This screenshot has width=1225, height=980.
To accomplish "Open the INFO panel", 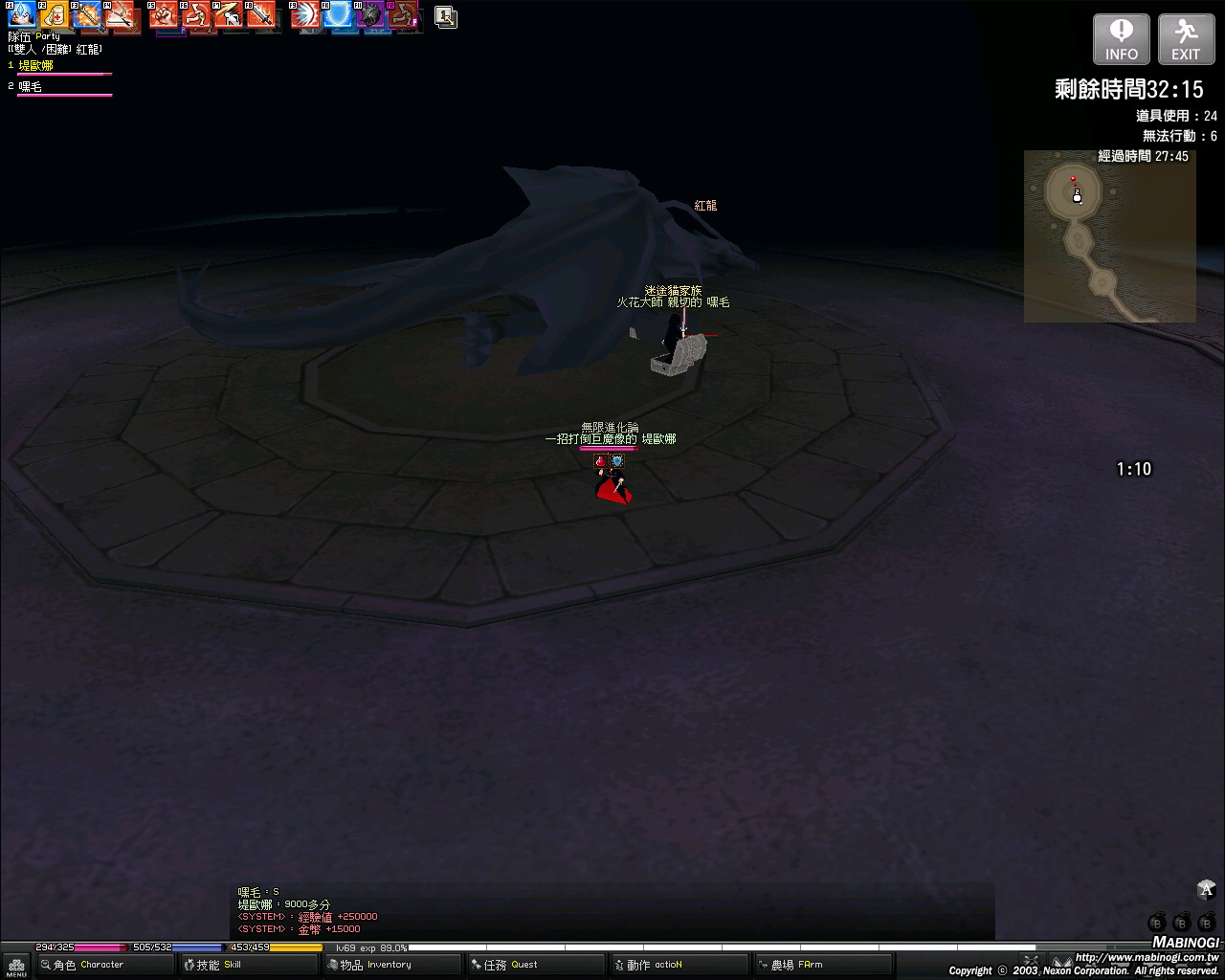I will (1121, 40).
